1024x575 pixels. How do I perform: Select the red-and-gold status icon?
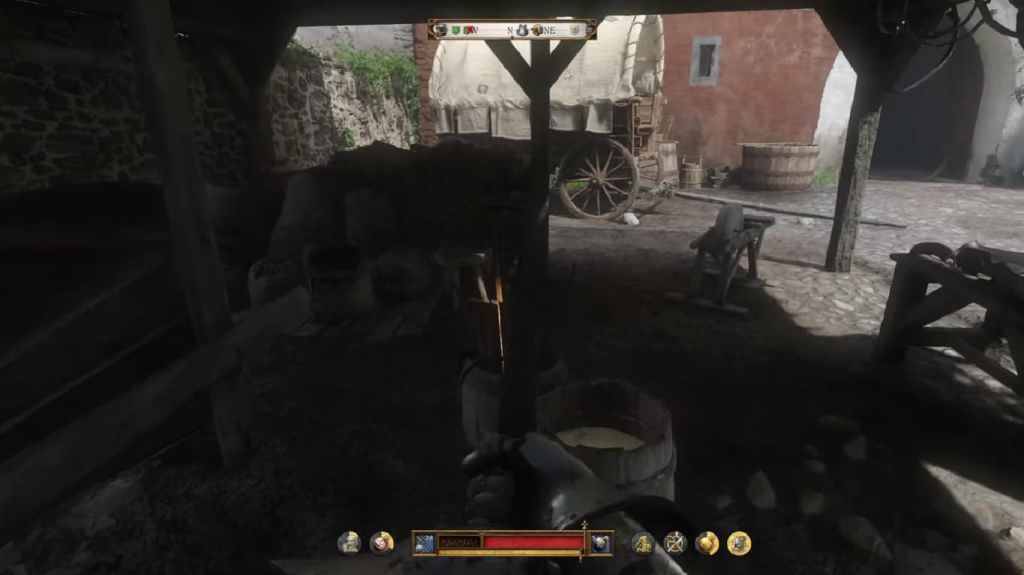click(381, 543)
